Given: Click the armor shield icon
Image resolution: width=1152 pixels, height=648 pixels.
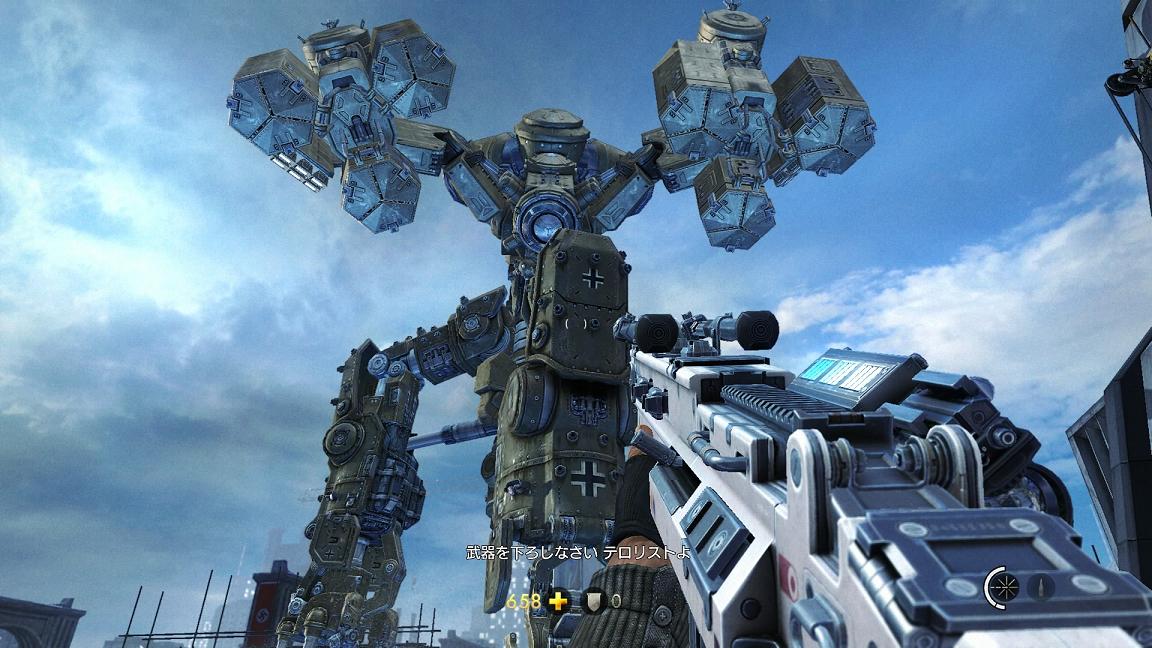Looking at the screenshot, I should pos(593,601).
